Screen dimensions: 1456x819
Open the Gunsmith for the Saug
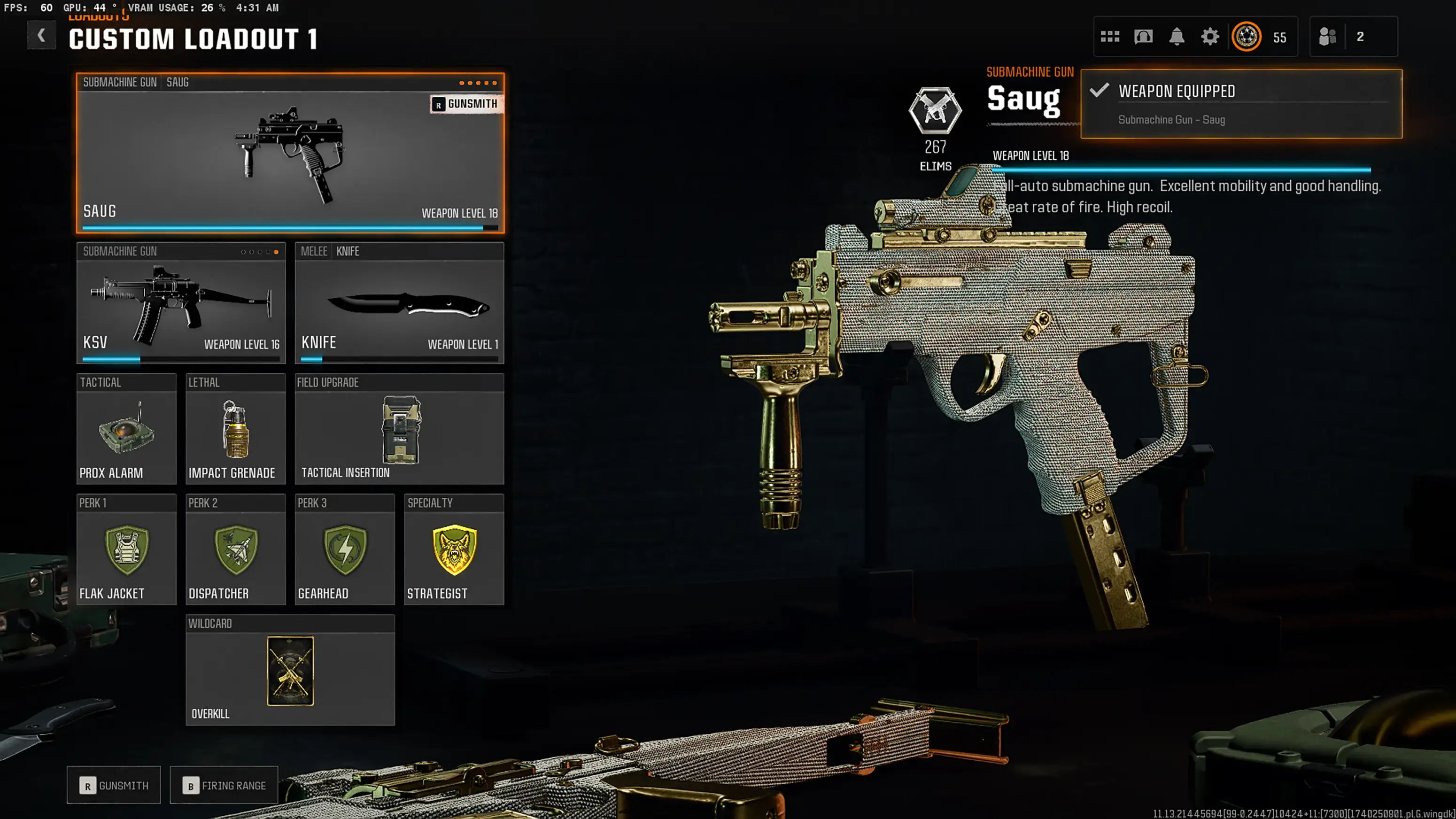pos(467,104)
